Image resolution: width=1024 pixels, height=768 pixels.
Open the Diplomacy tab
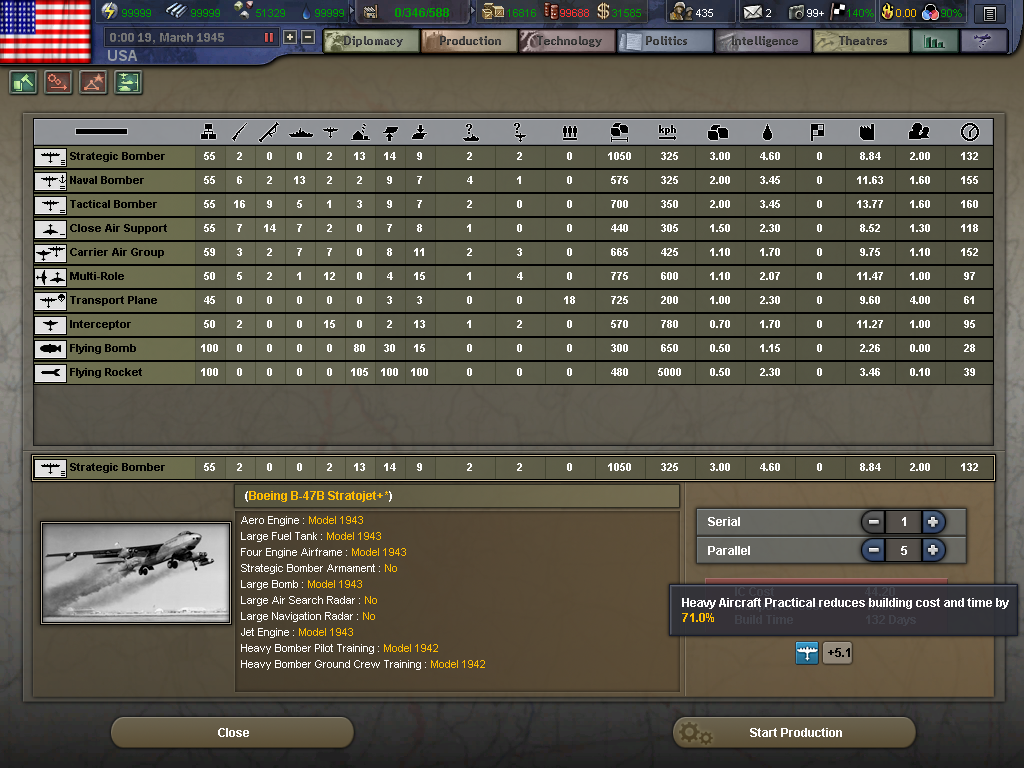371,41
